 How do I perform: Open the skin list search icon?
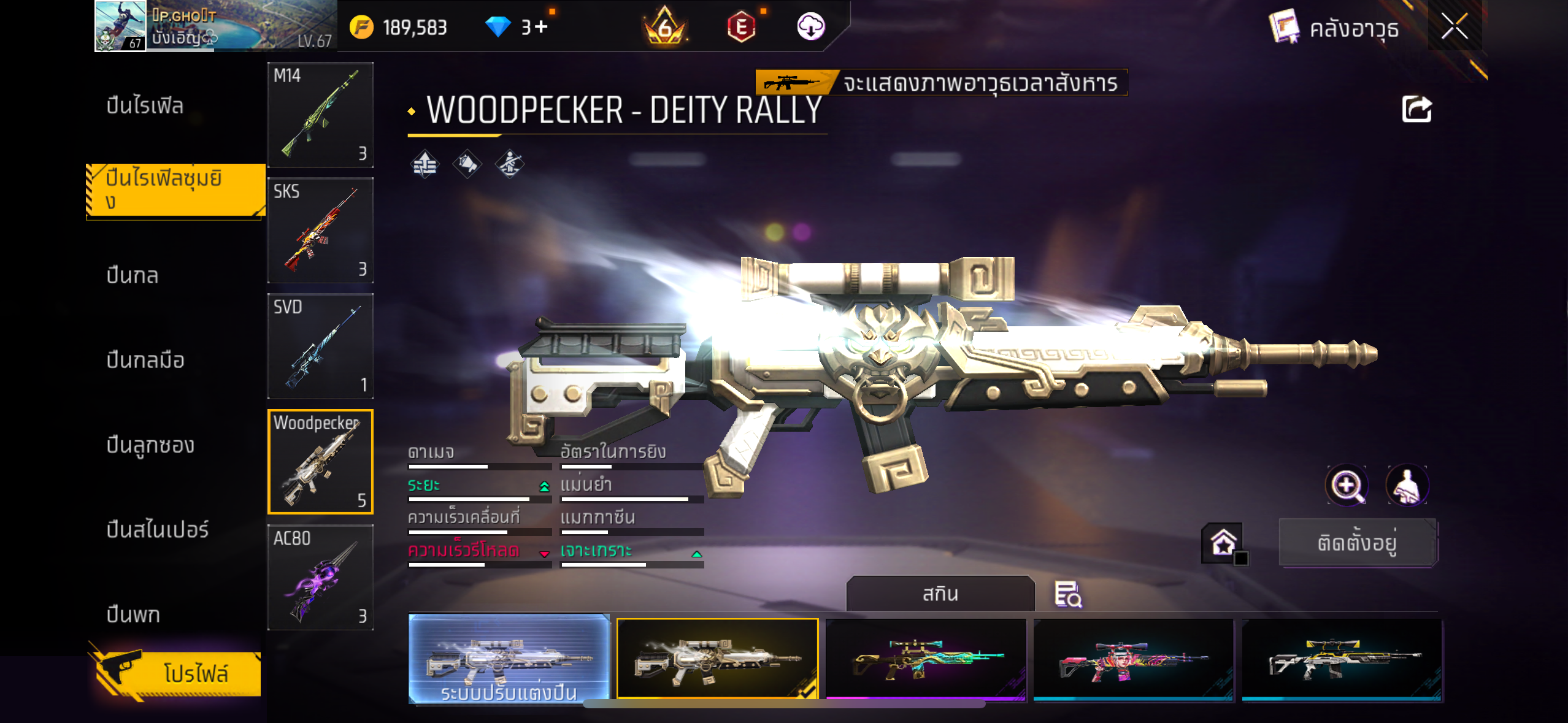(x=1067, y=594)
